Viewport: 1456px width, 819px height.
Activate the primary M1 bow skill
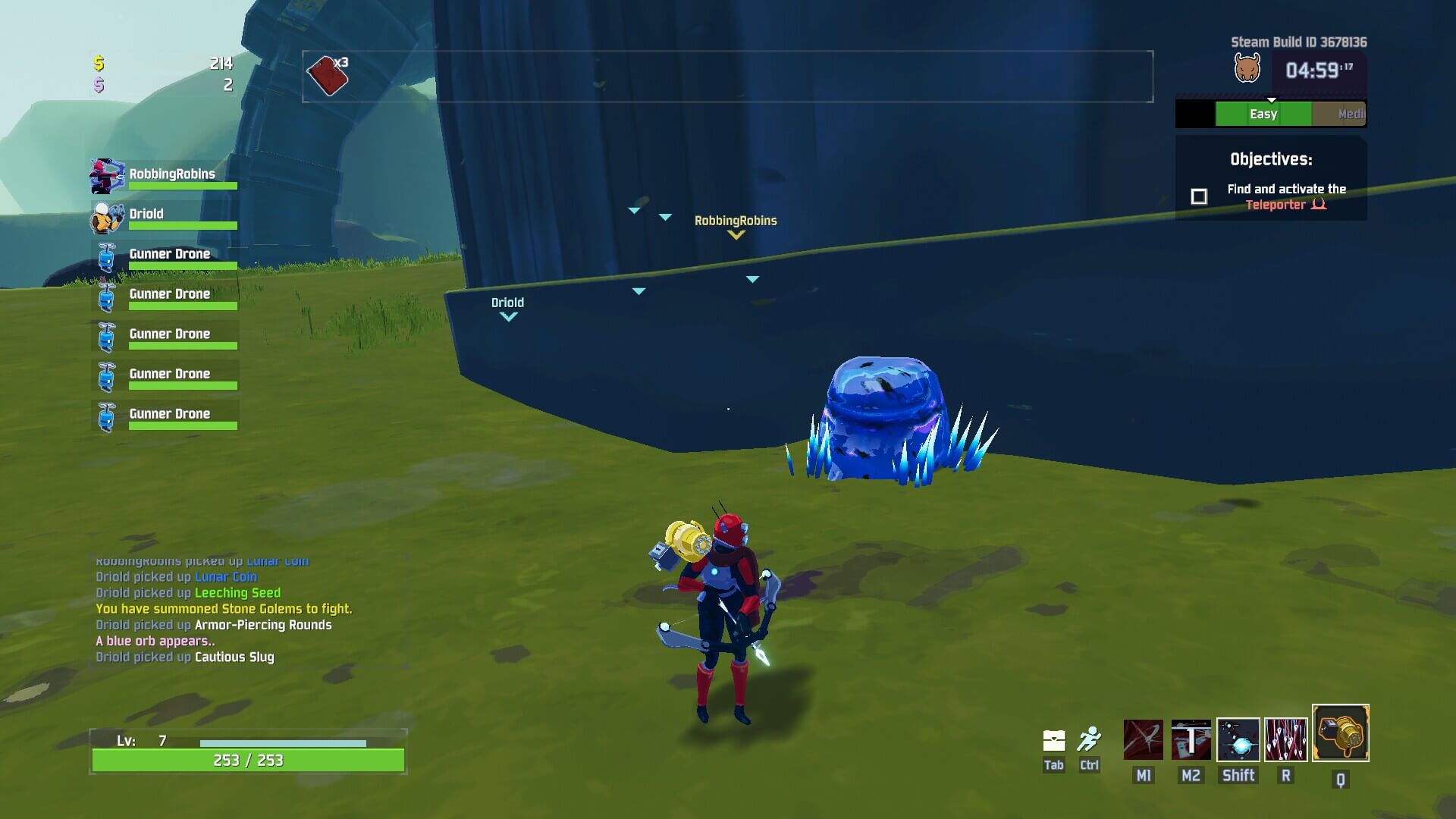(1143, 739)
